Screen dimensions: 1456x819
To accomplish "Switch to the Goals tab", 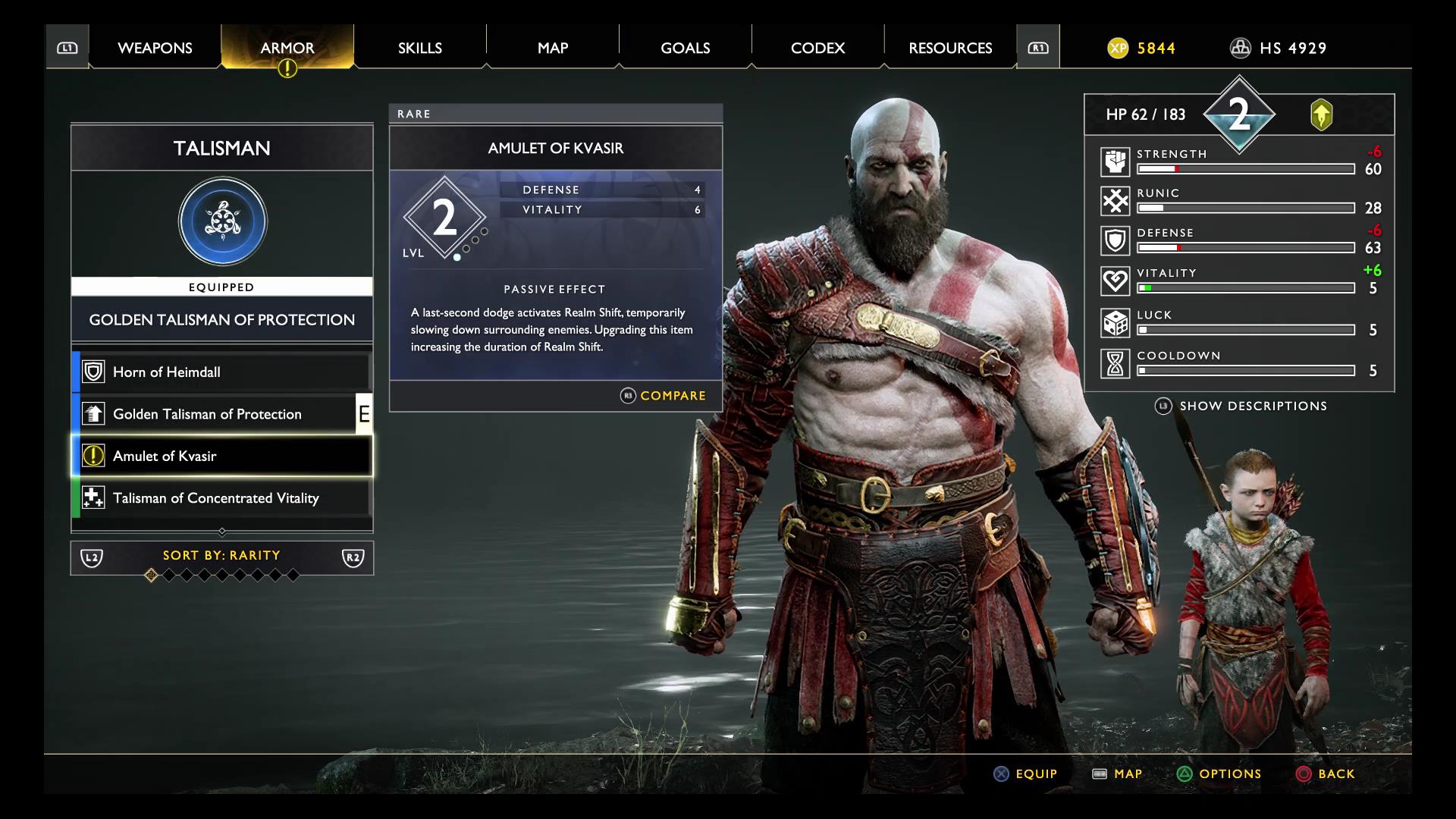I will point(685,48).
